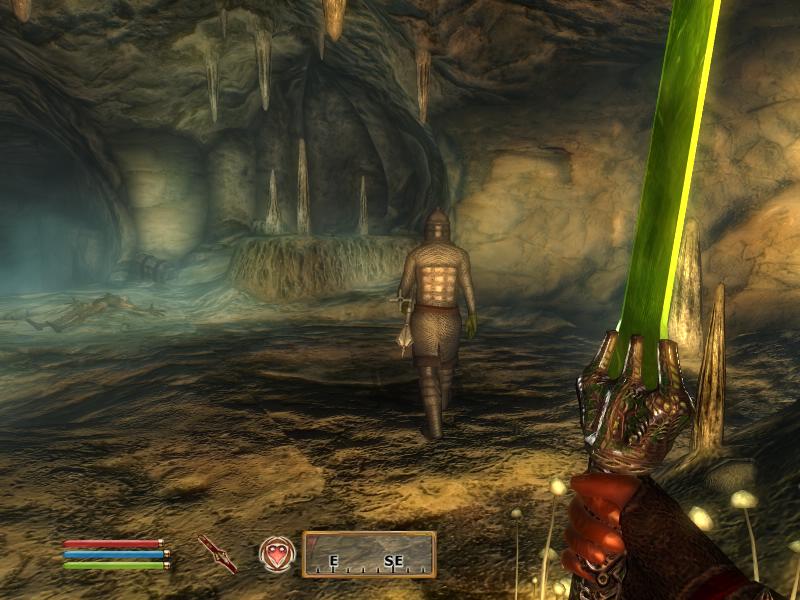Click the compass direction bar
Screen dimensions: 800x600
pyautogui.click(x=369, y=554)
